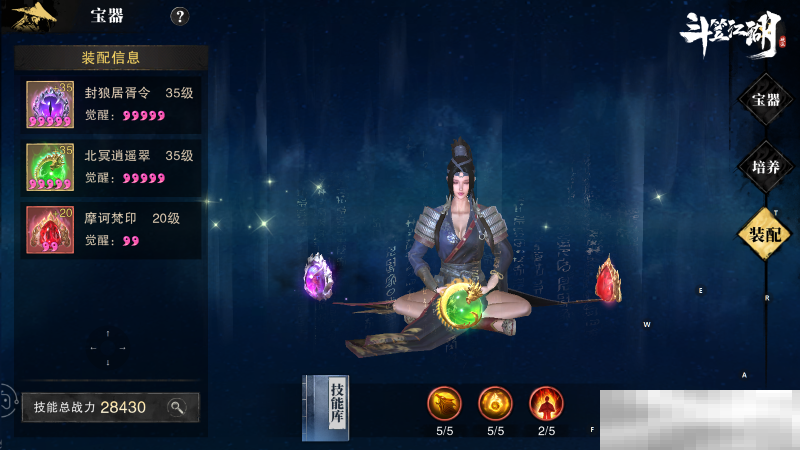Screen dimensions: 800x450
Task: Switch to the 宝器 tab
Action: click(x=766, y=99)
